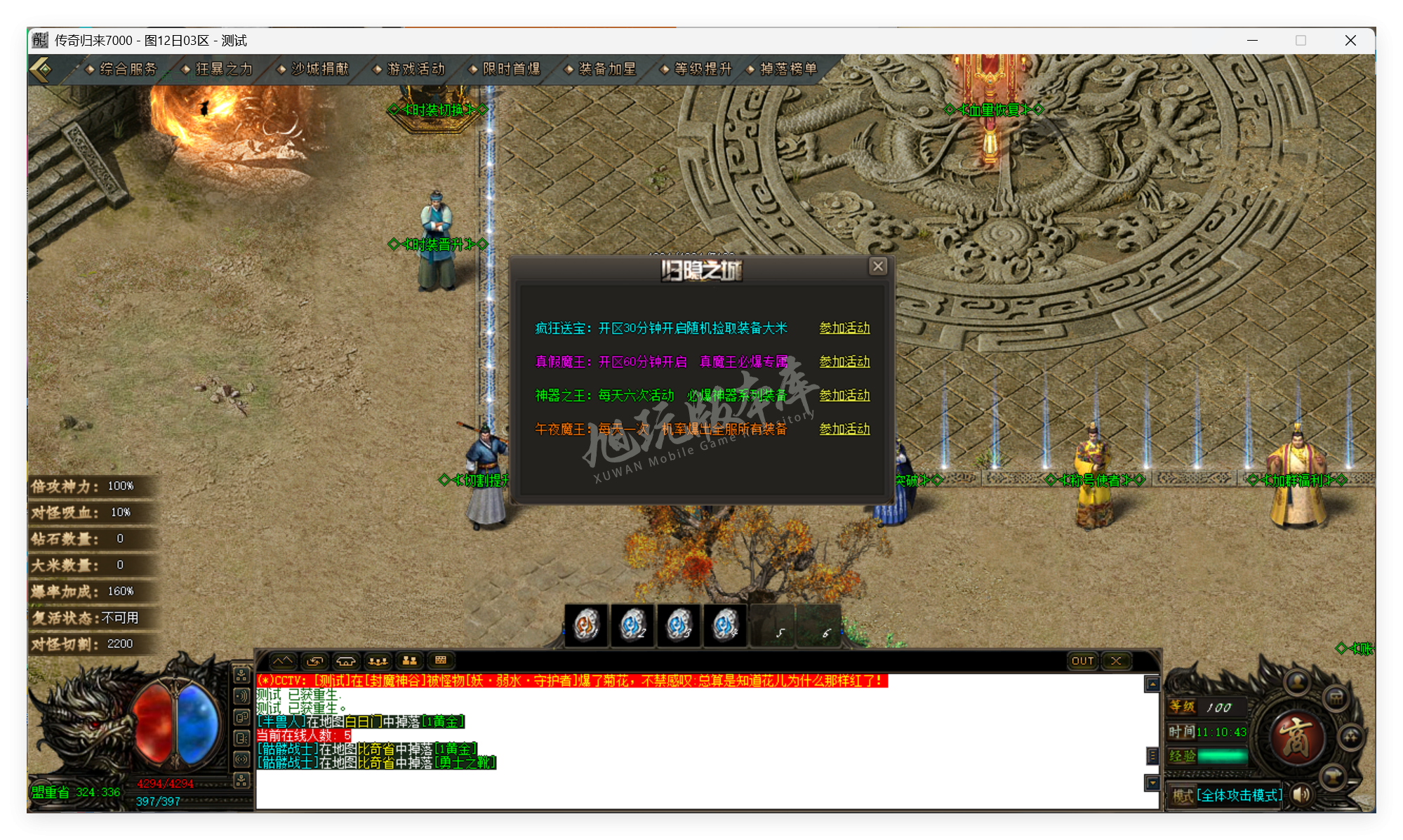Click the sparkle enhancement icon beside the shop orb
This screenshot has height=840, width=1403.
[1351, 738]
